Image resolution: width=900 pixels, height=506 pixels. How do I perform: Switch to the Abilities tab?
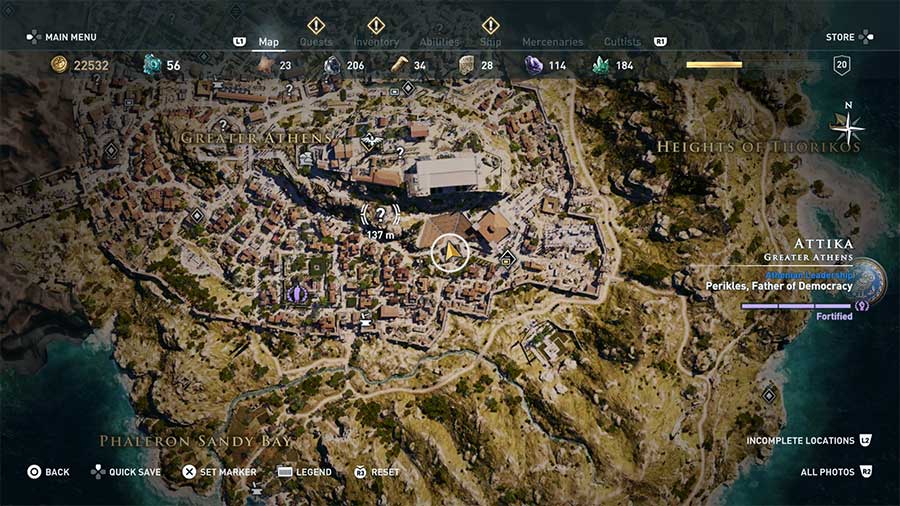[439, 42]
